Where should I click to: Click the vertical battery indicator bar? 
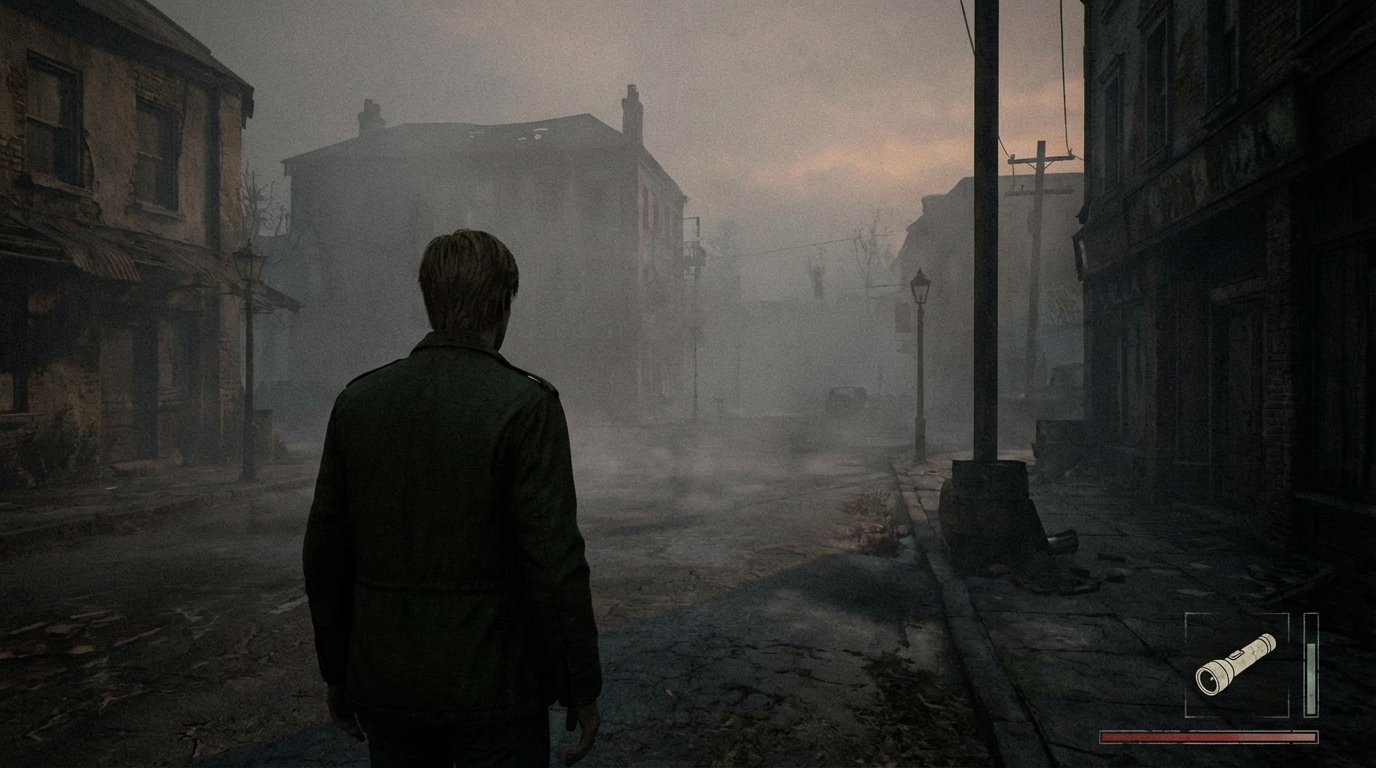1312,665
